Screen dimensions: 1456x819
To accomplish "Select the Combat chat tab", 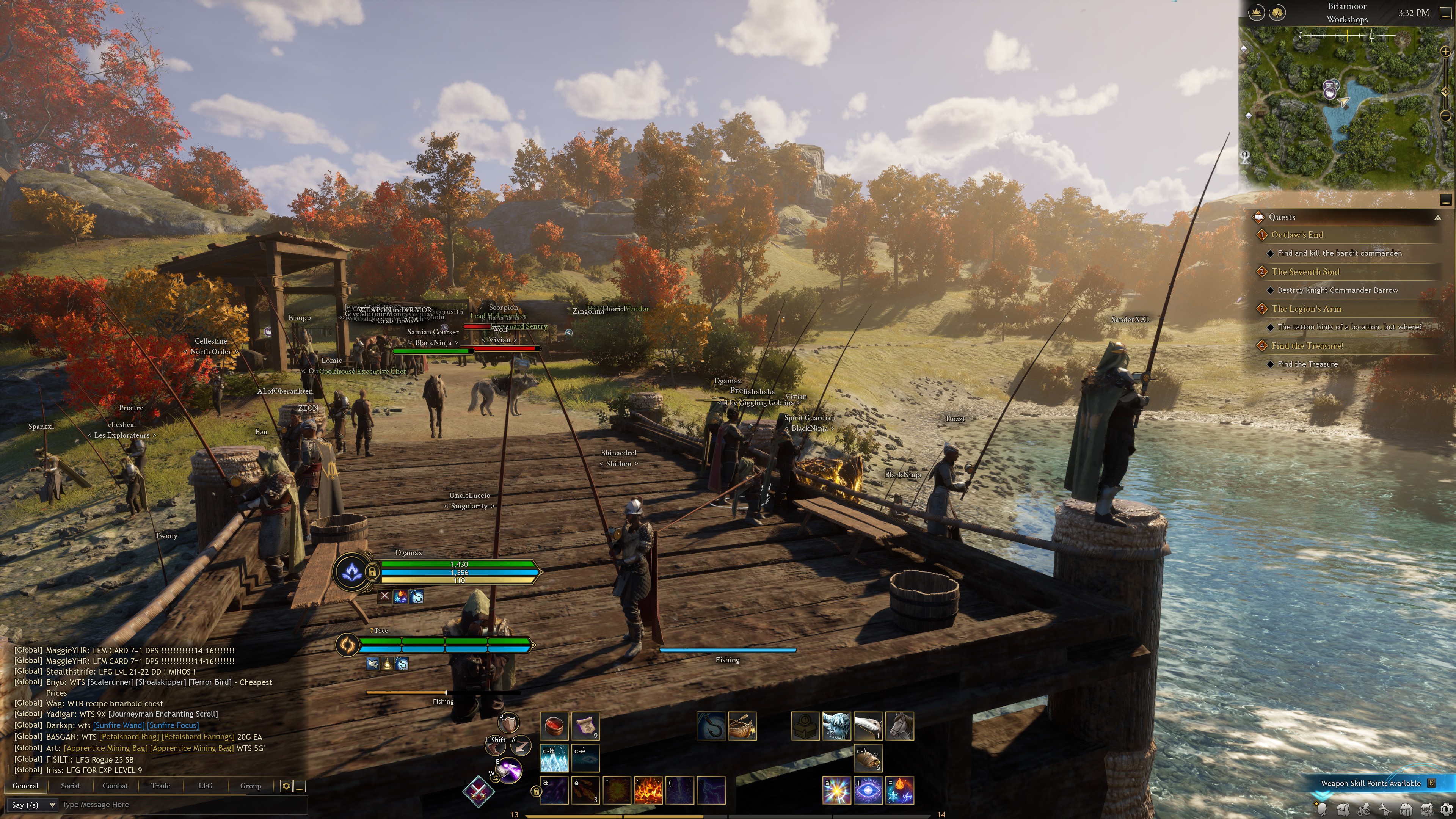I will pos(115,786).
